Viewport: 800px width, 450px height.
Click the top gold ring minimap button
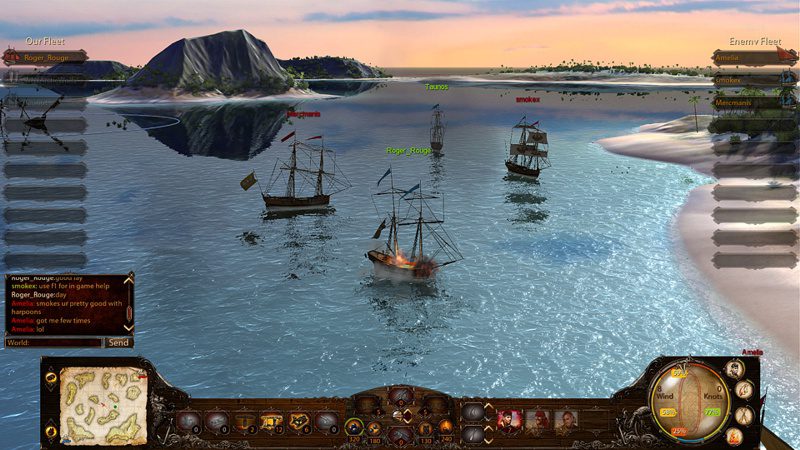(x=51, y=377)
